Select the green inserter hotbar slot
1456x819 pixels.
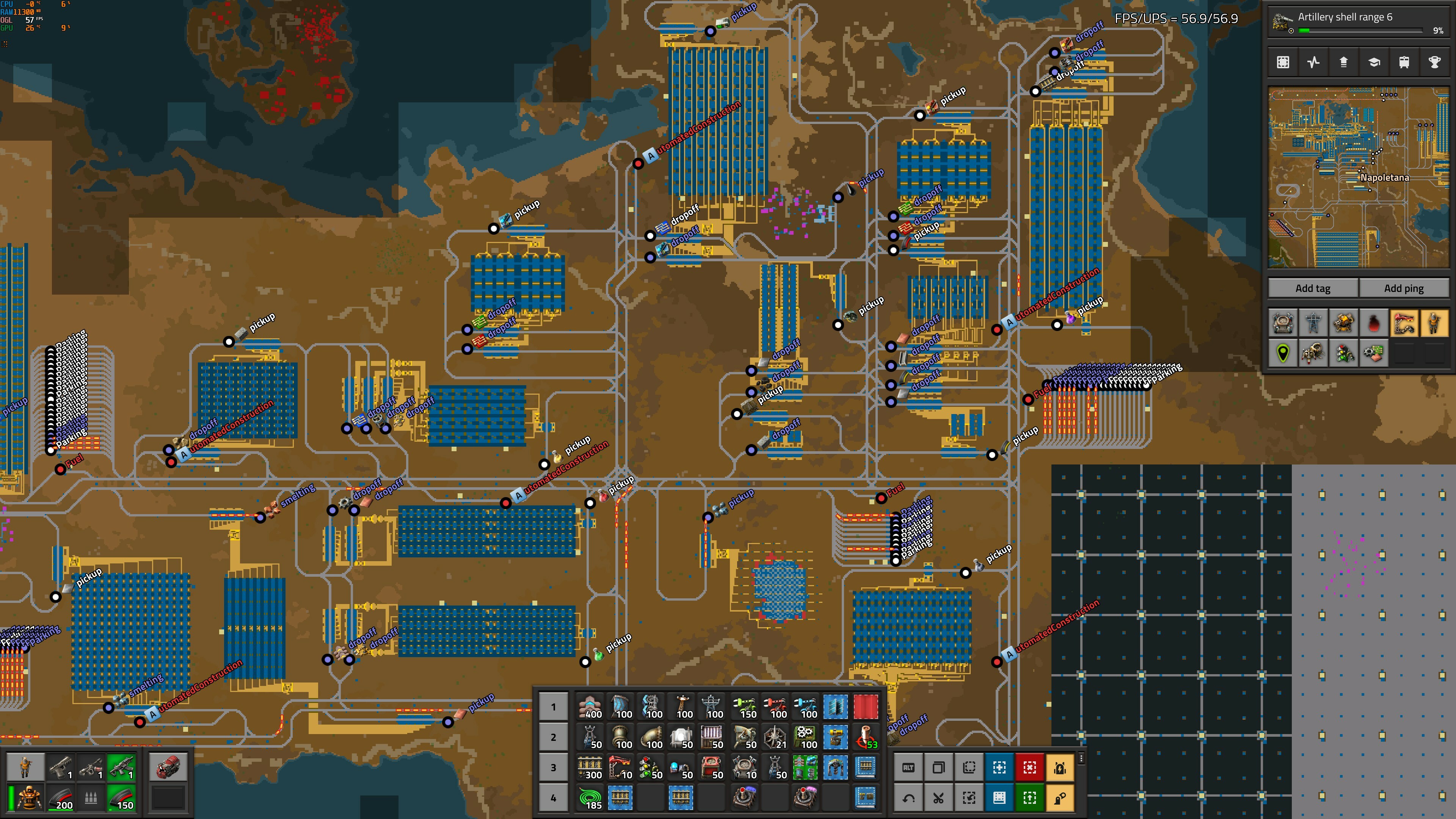[744, 706]
